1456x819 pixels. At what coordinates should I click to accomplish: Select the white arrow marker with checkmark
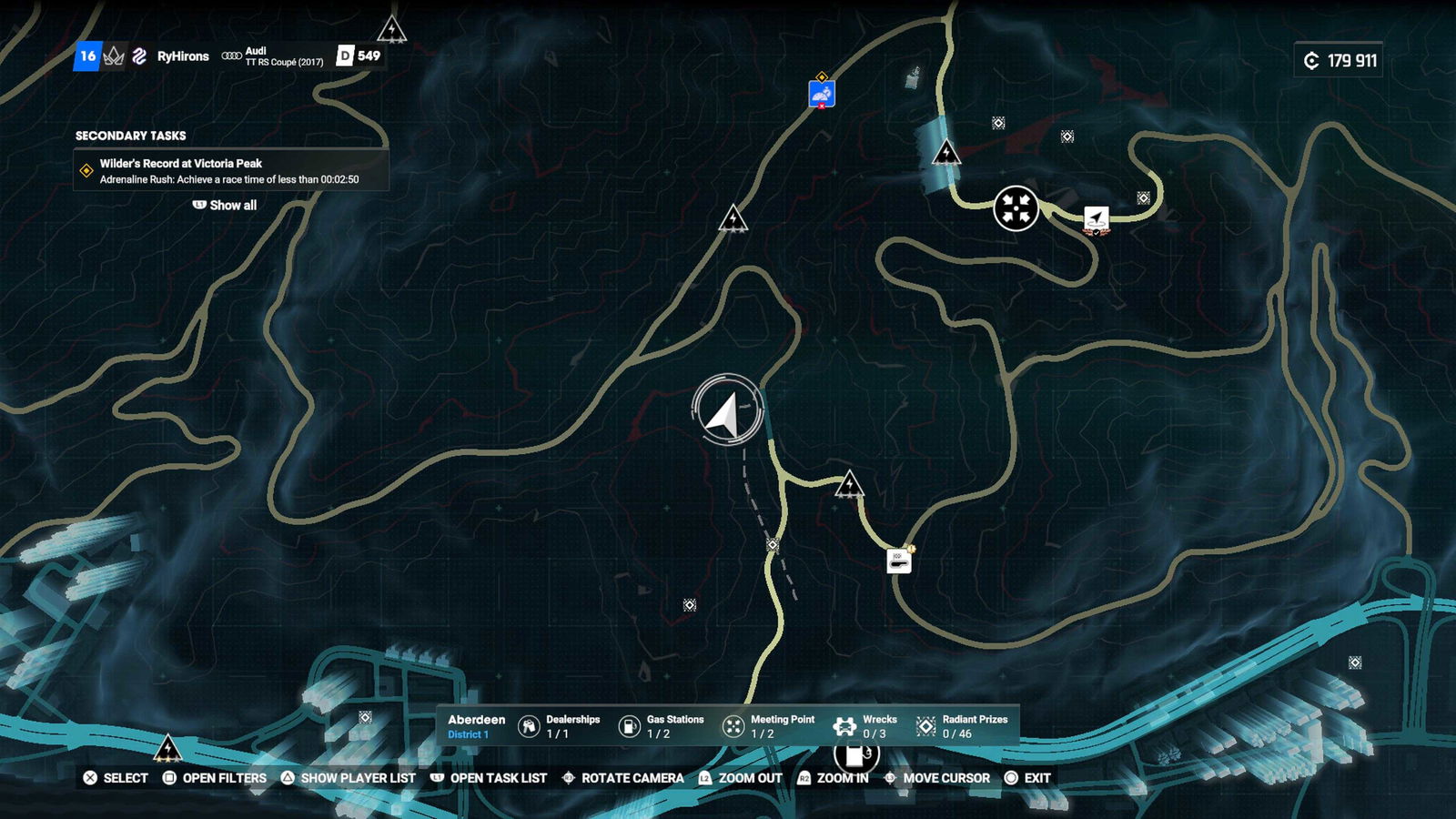[x=1097, y=220]
